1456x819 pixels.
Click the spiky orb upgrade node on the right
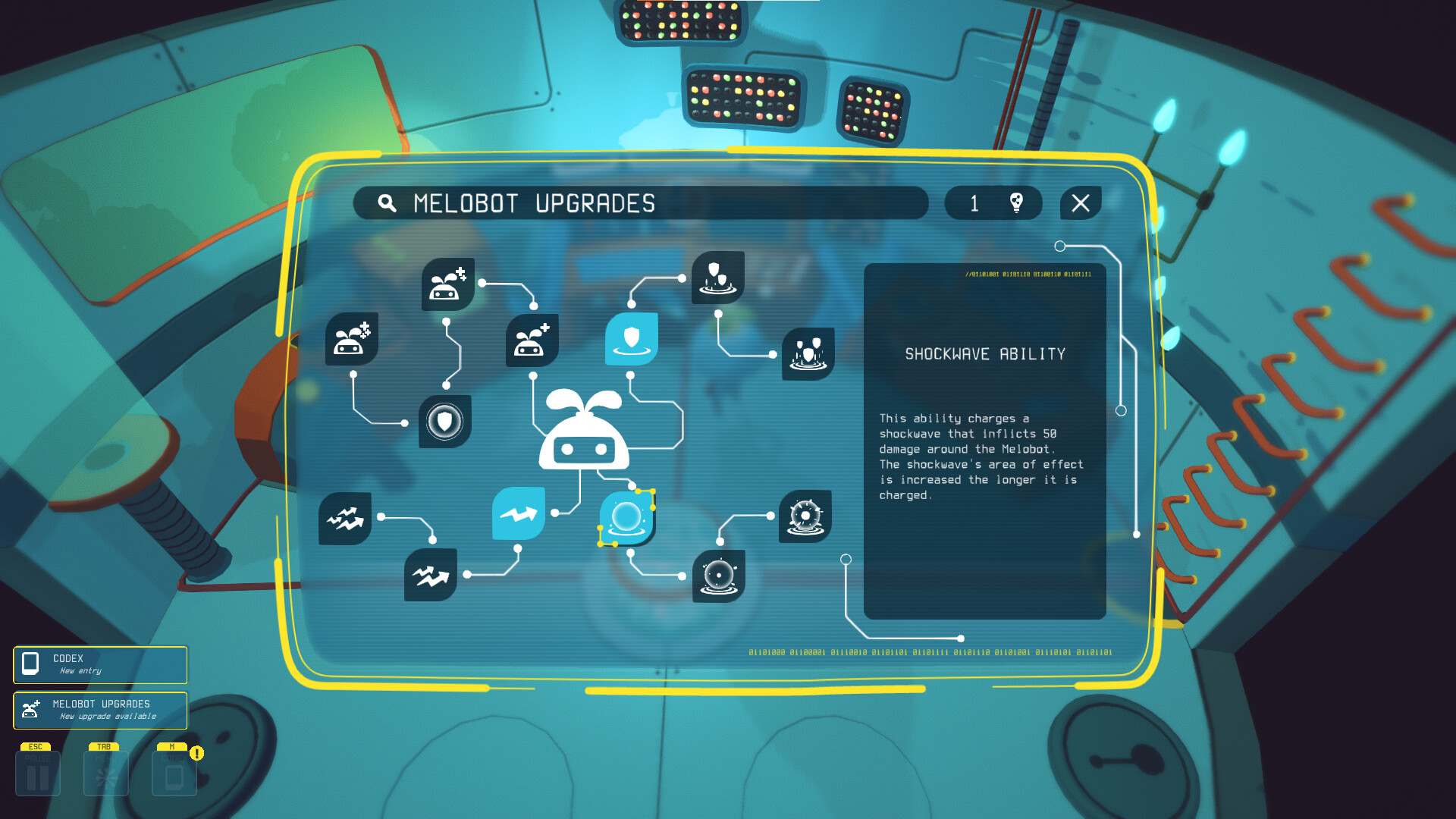(x=806, y=515)
